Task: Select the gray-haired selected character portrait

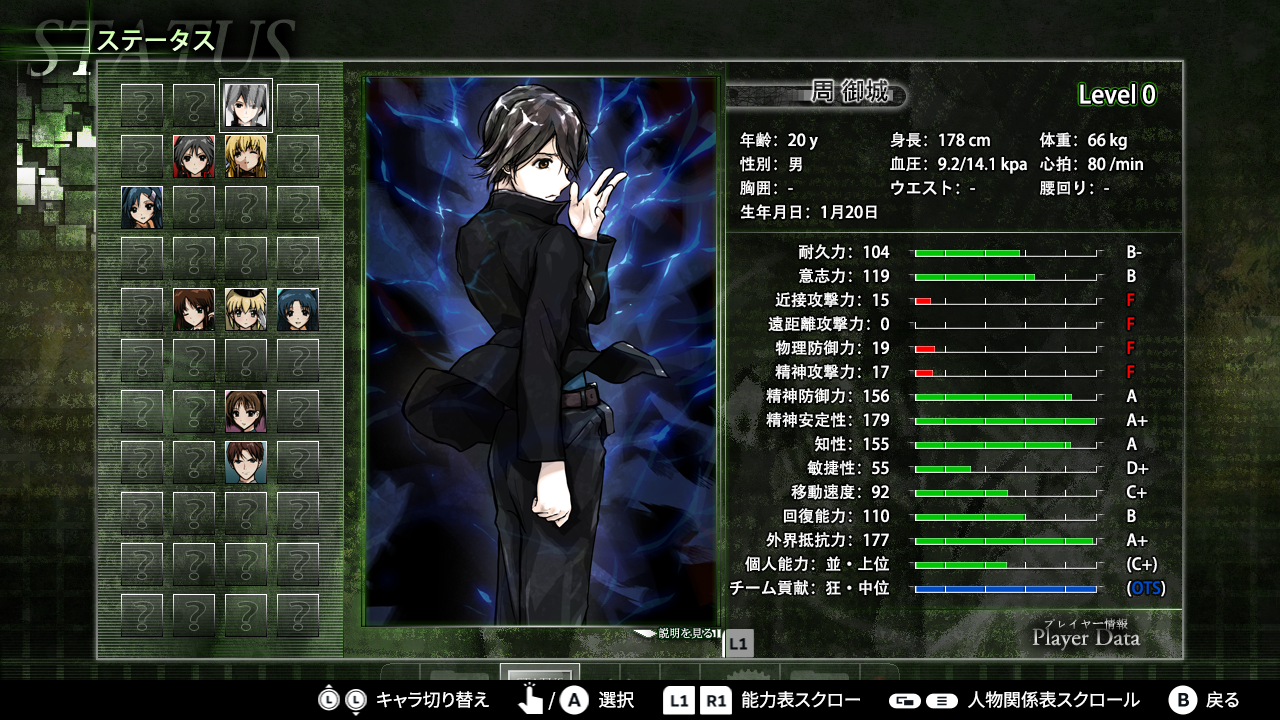Action: (x=246, y=105)
